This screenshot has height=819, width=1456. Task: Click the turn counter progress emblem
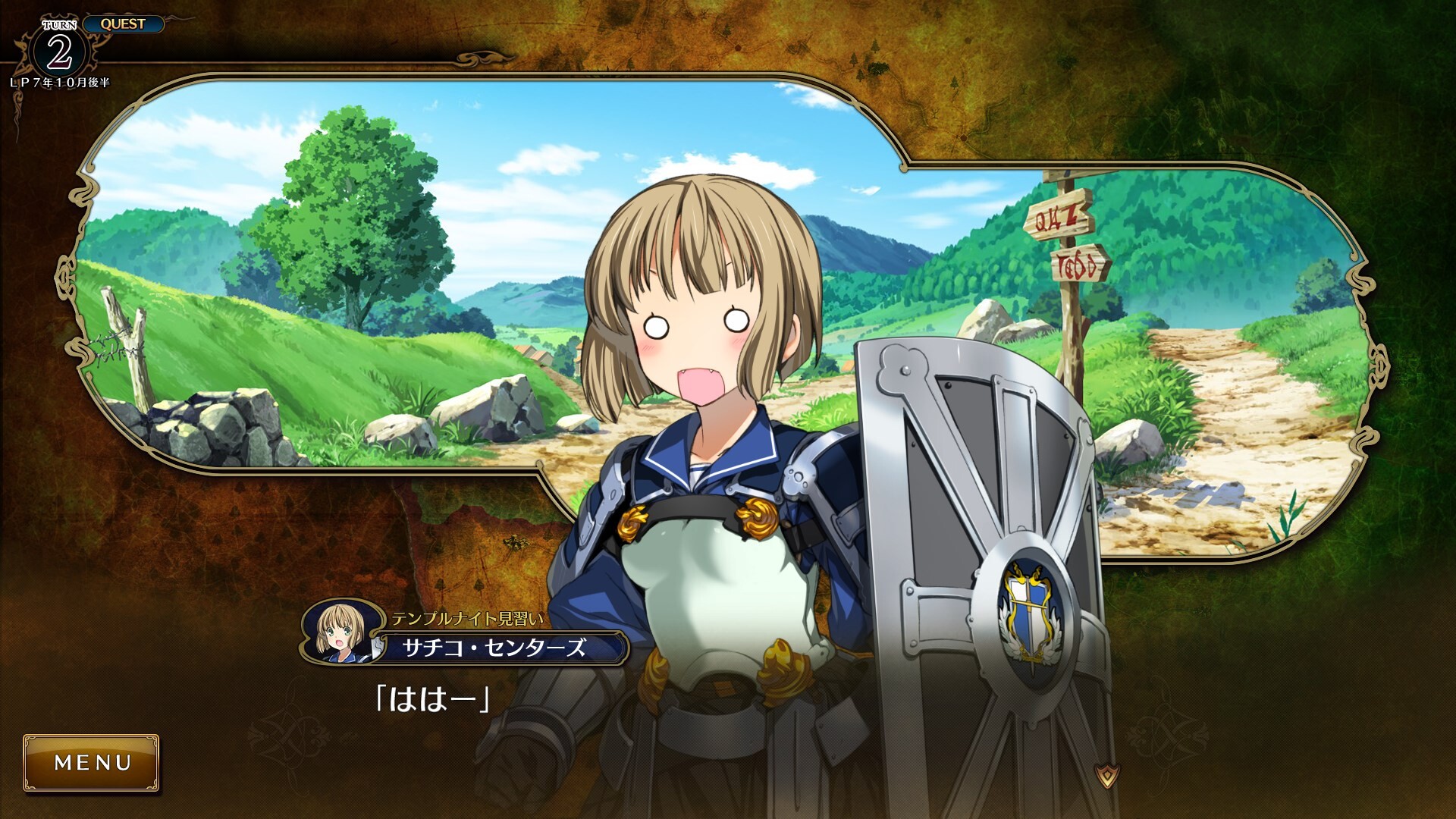pos(61,47)
